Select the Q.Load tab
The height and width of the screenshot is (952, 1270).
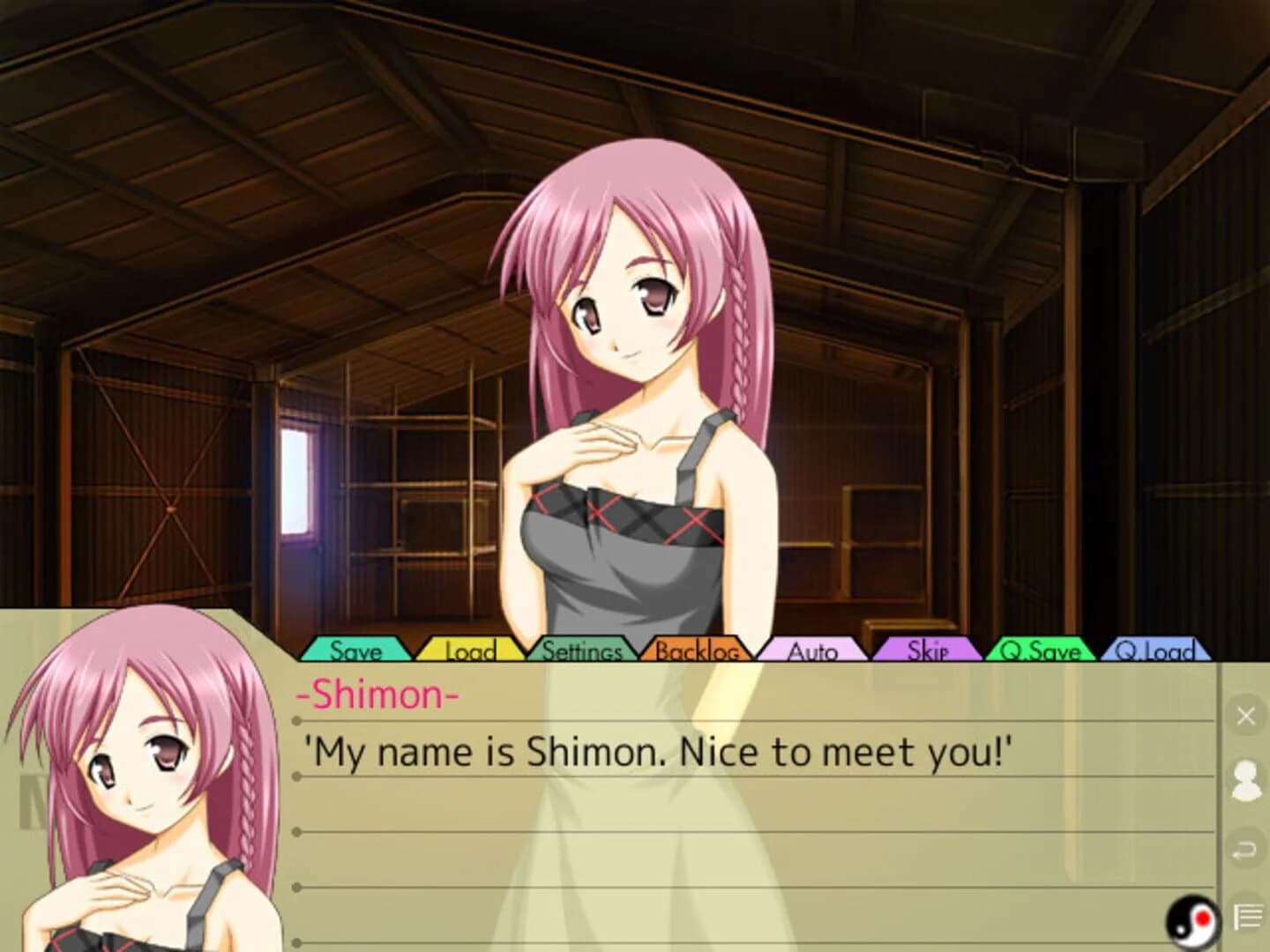click(1160, 652)
